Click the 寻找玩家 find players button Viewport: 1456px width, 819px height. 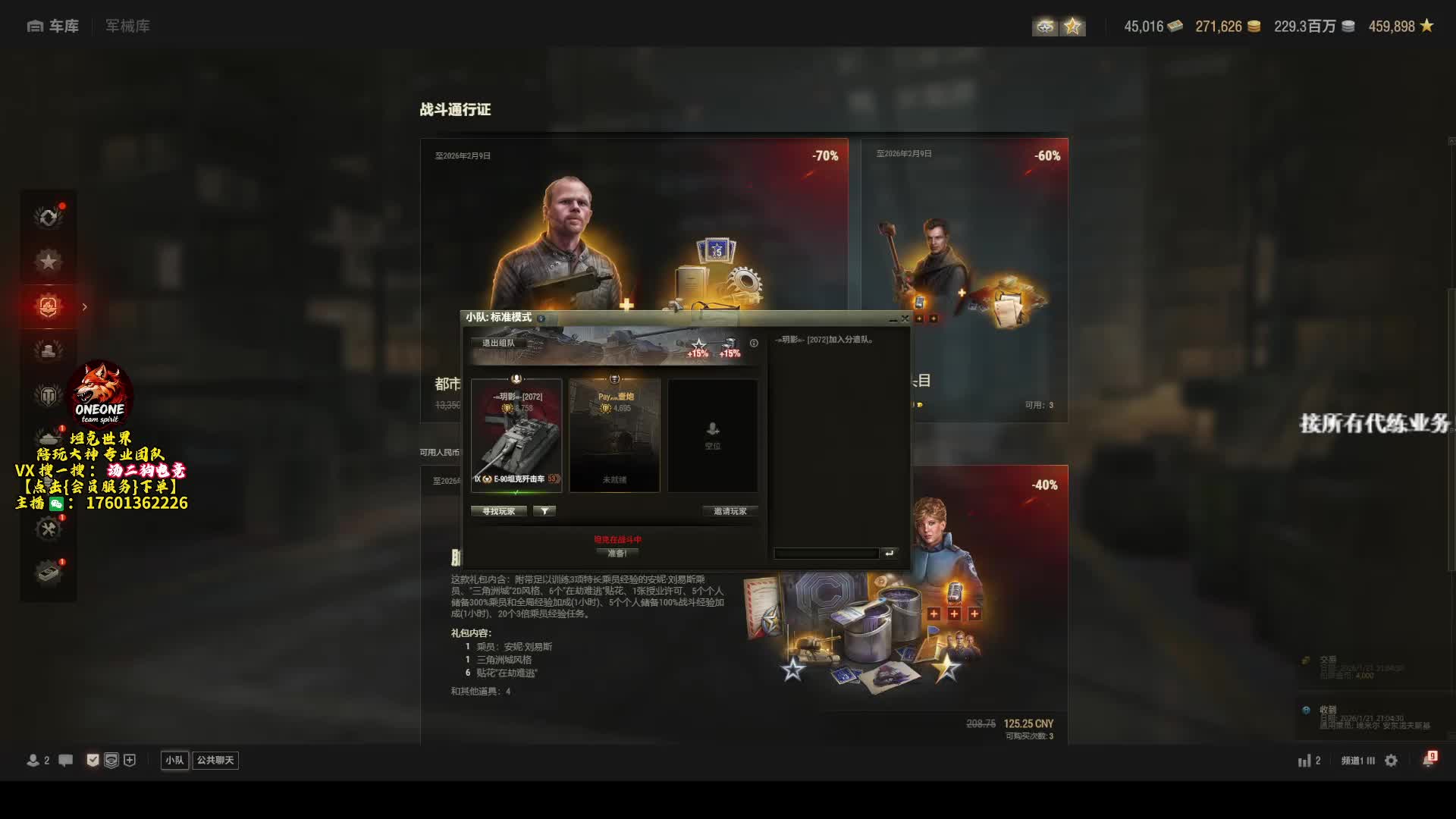pos(498,511)
